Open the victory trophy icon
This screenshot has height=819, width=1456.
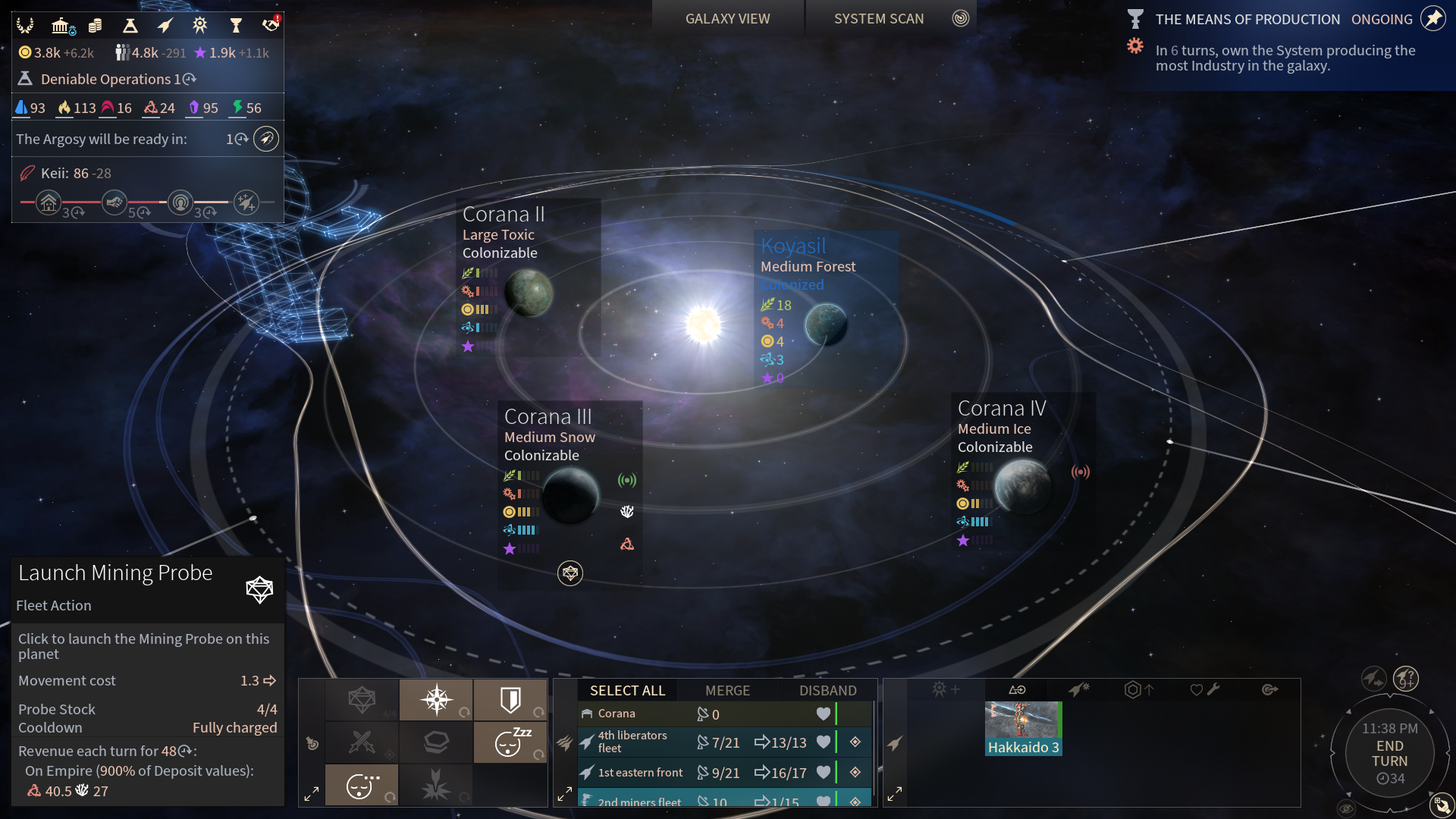[236, 26]
